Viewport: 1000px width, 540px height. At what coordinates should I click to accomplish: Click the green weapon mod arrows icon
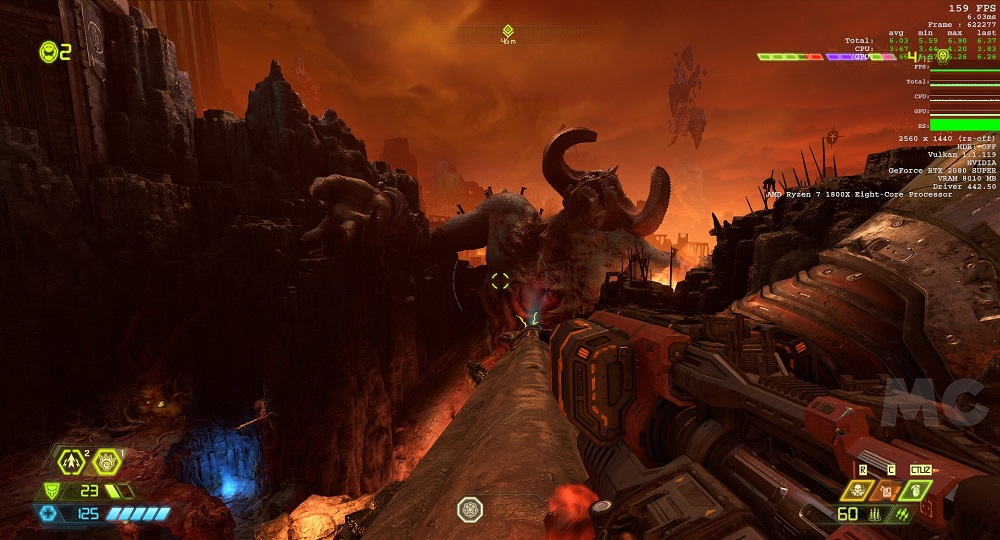(x=902, y=515)
